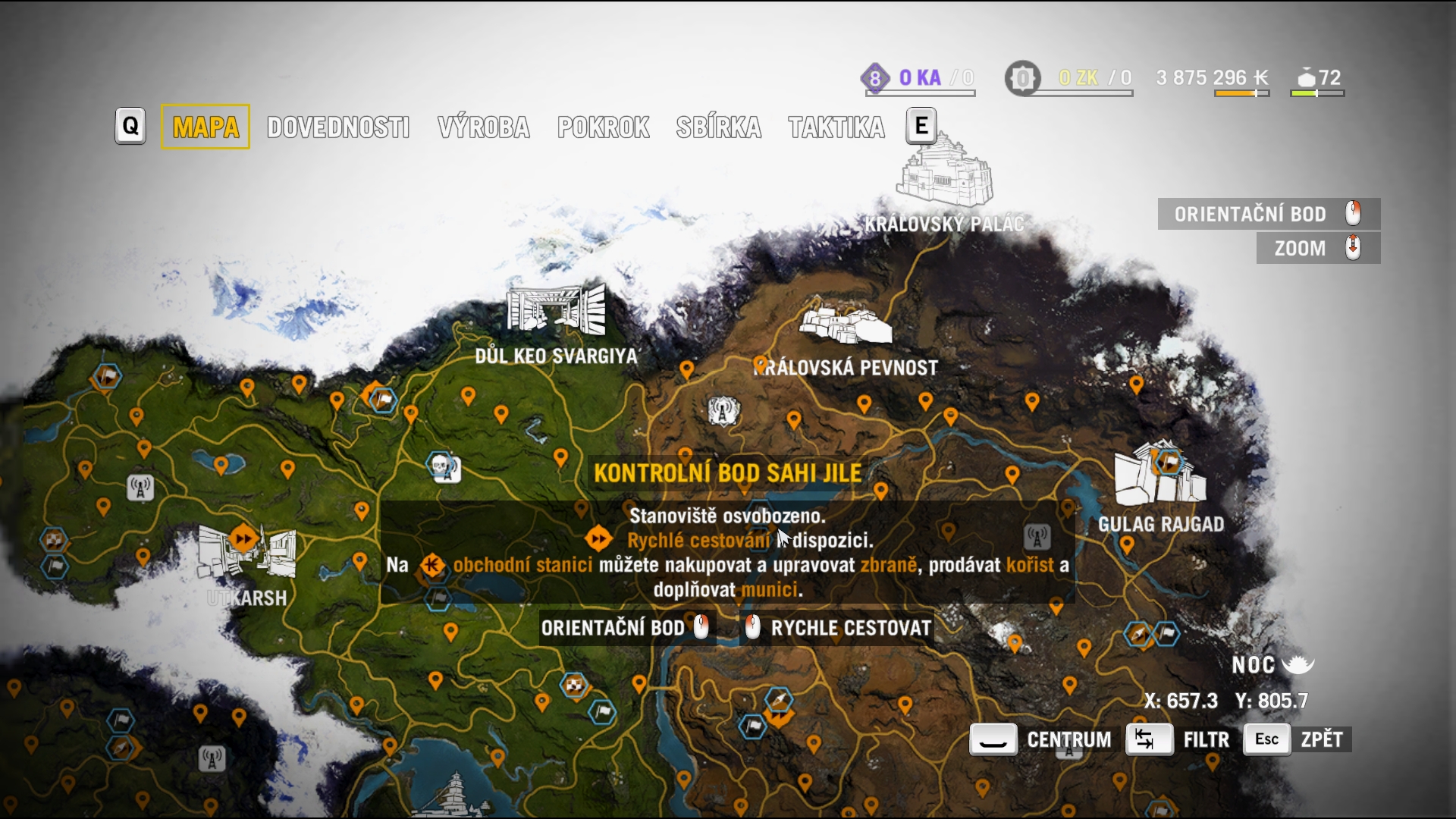The height and width of the screenshot is (819, 1456).
Task: Show the Pokrok tab
Action: [604, 127]
